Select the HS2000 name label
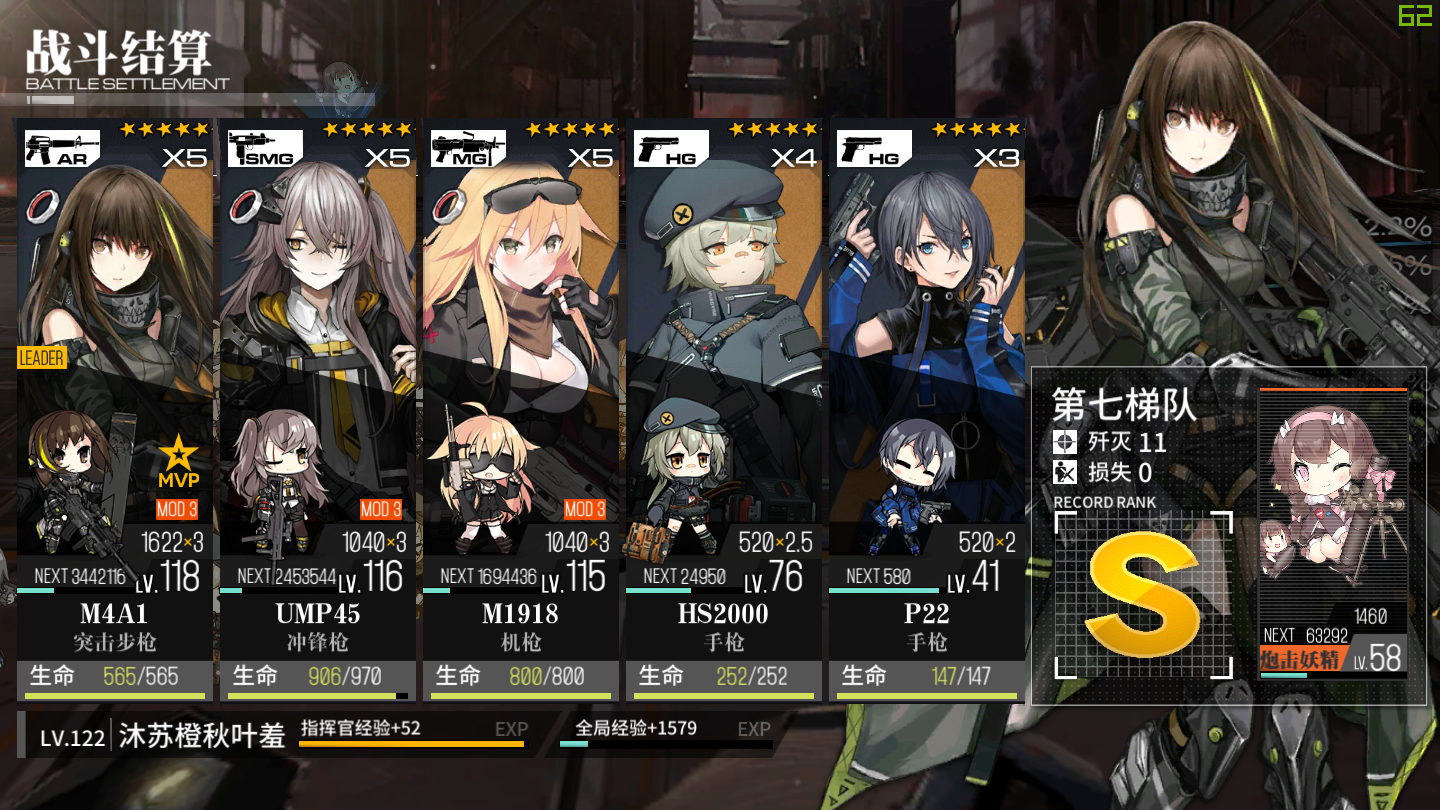The height and width of the screenshot is (810, 1440). (723, 613)
